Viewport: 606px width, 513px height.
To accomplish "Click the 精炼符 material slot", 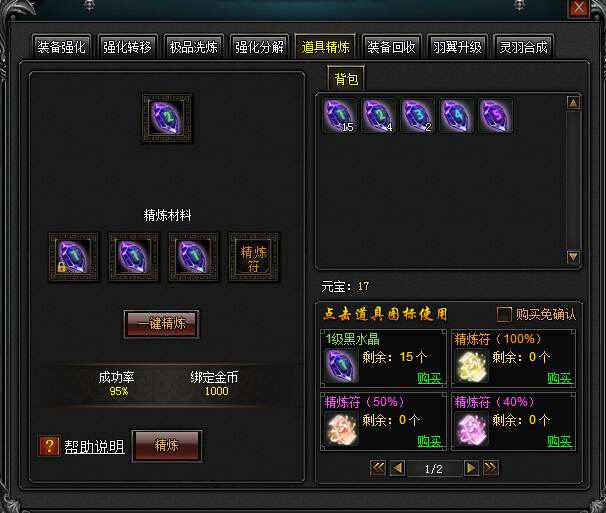I will 254,258.
